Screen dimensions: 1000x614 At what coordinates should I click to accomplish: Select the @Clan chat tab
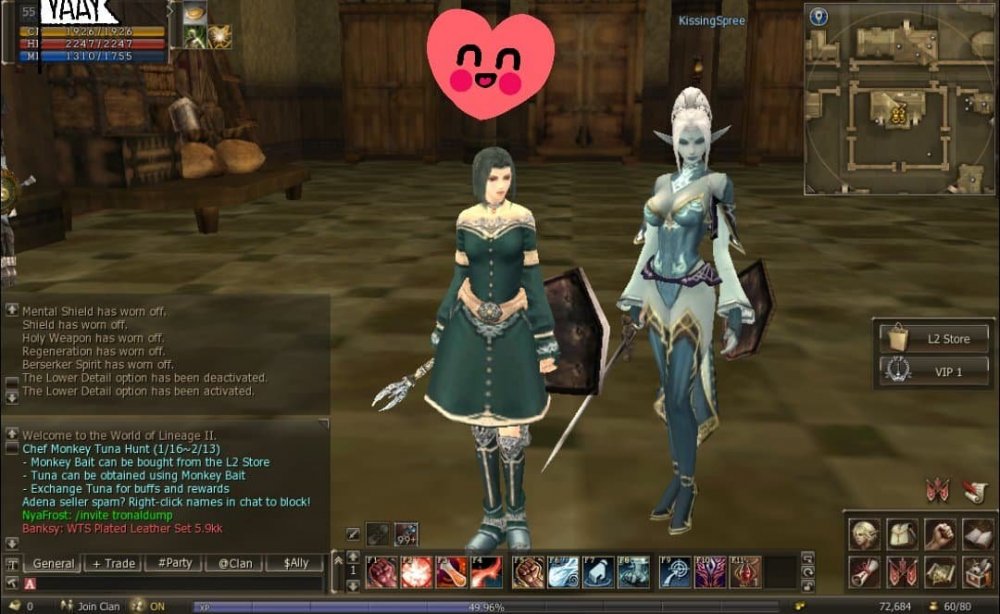235,563
